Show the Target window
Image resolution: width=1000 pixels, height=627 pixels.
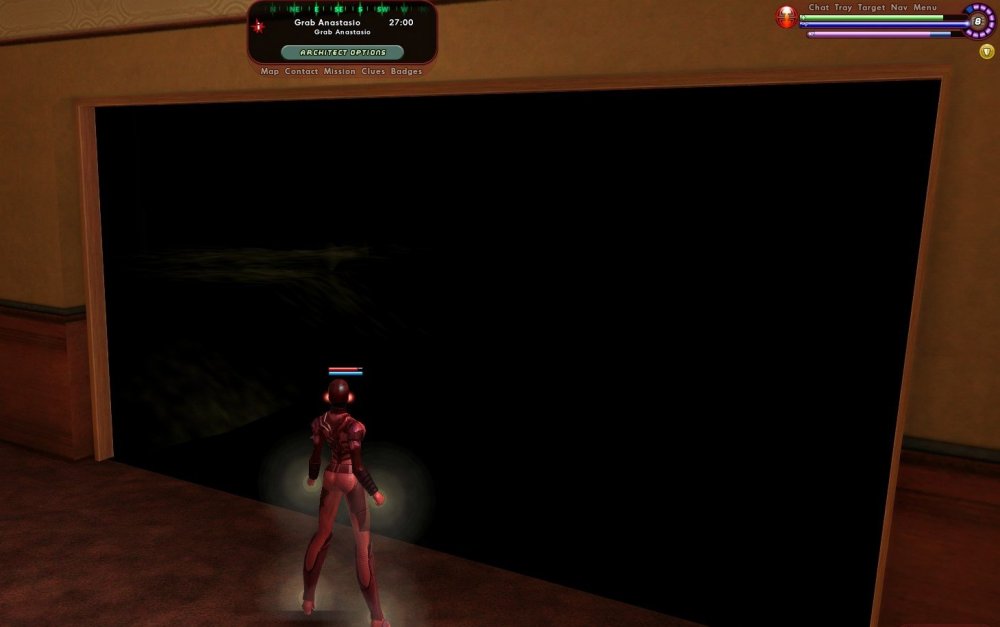[871, 8]
